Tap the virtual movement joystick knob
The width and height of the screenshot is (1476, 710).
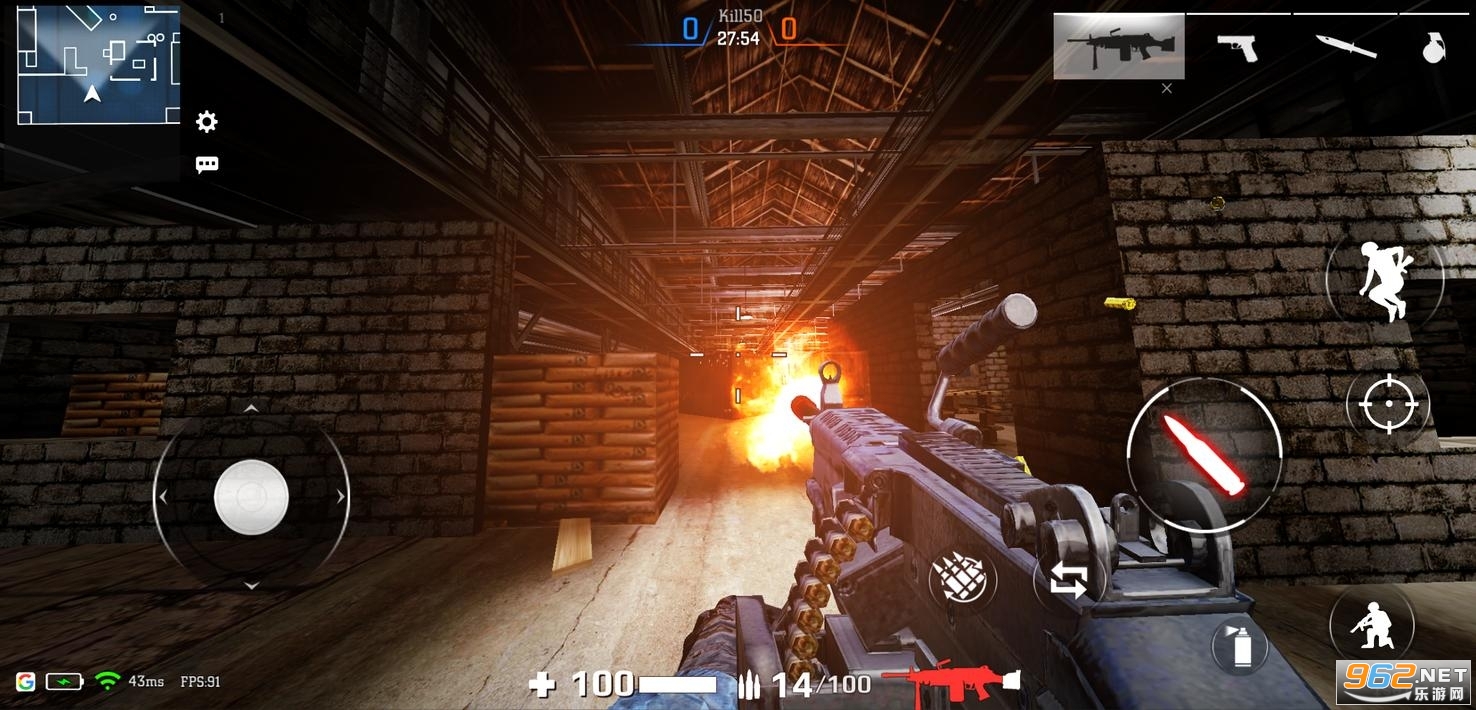[x=251, y=497]
